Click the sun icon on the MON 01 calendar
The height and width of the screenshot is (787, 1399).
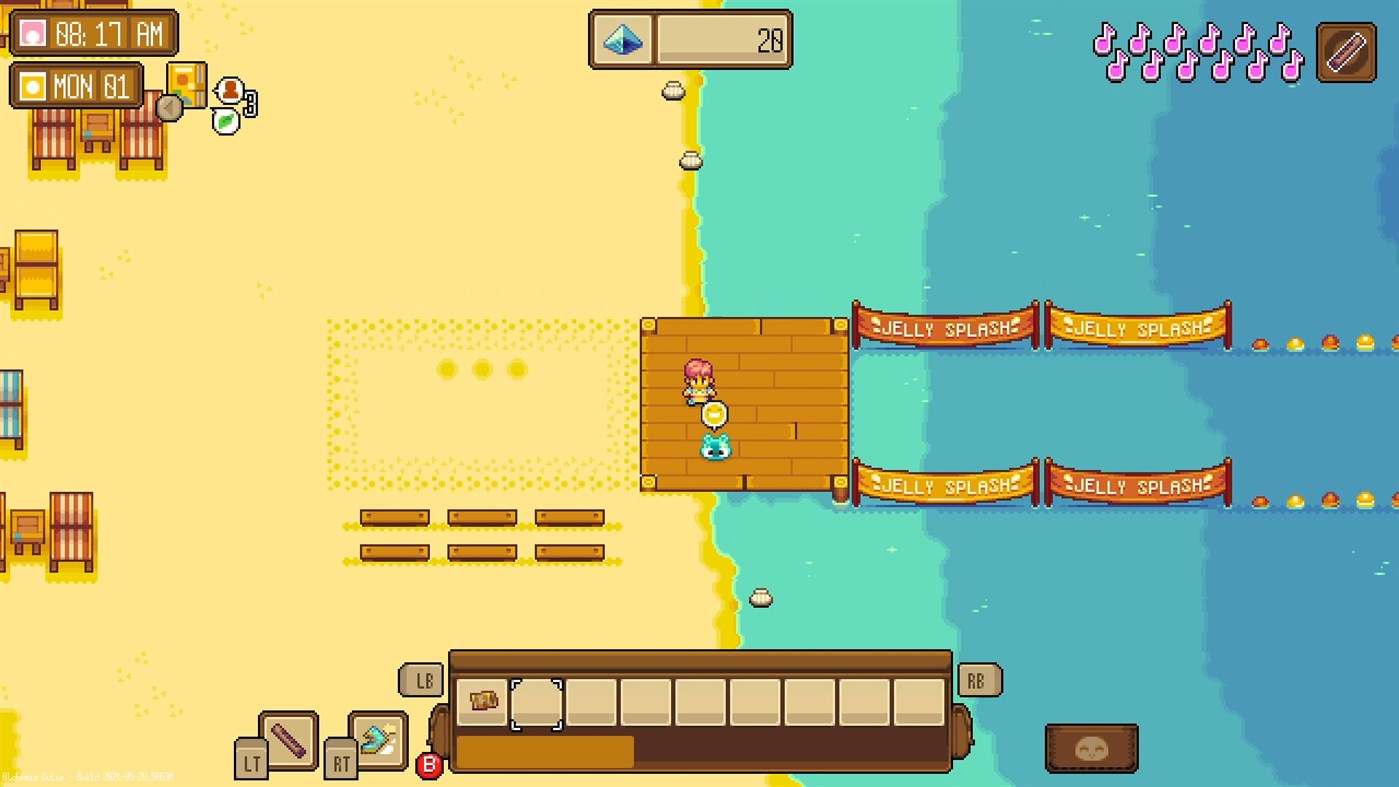tap(35, 86)
